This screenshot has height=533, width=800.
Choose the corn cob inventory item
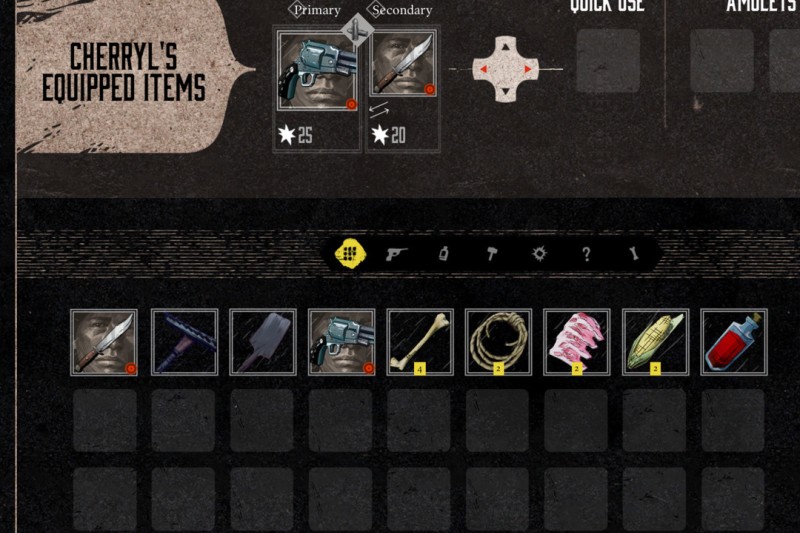[x=656, y=342]
